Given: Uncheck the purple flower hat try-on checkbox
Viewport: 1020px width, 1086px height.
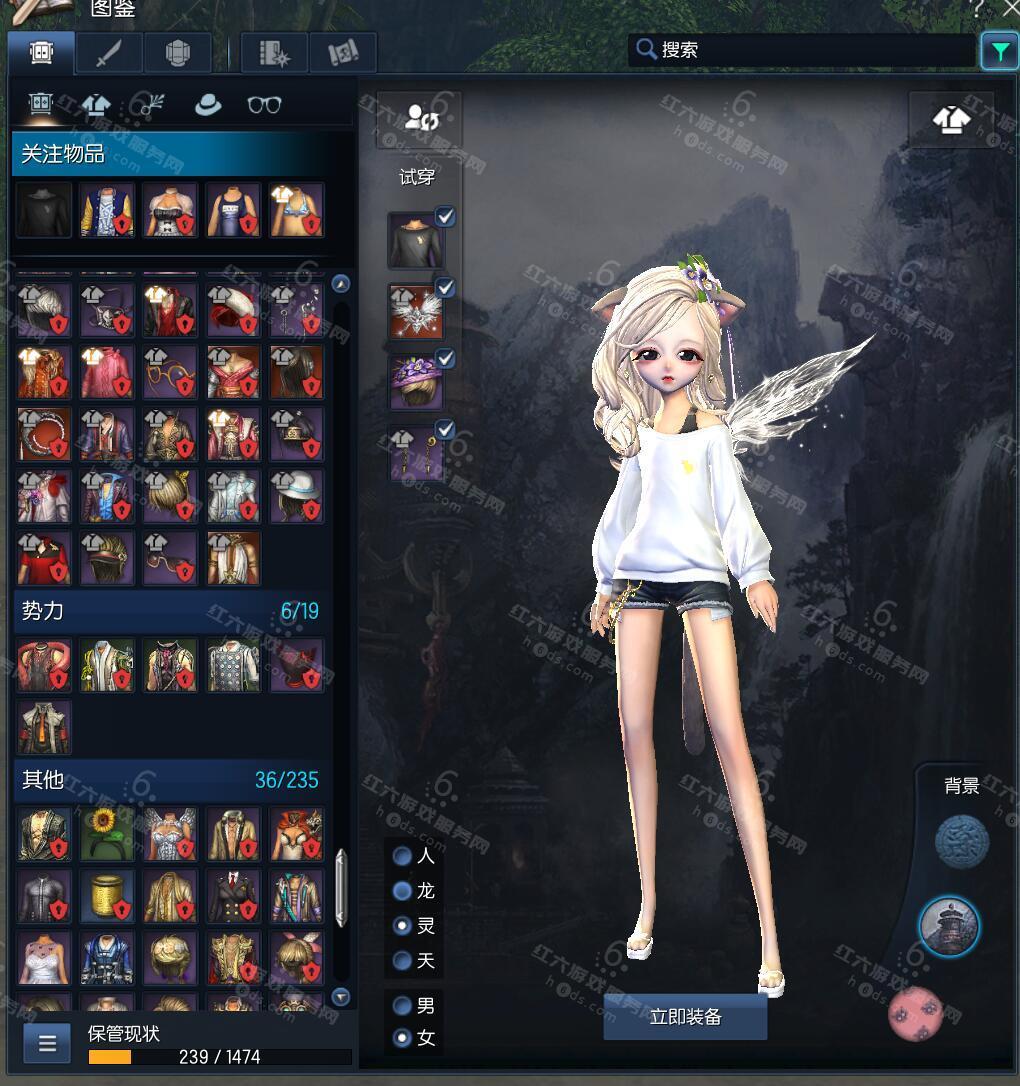Looking at the screenshot, I should [x=445, y=358].
